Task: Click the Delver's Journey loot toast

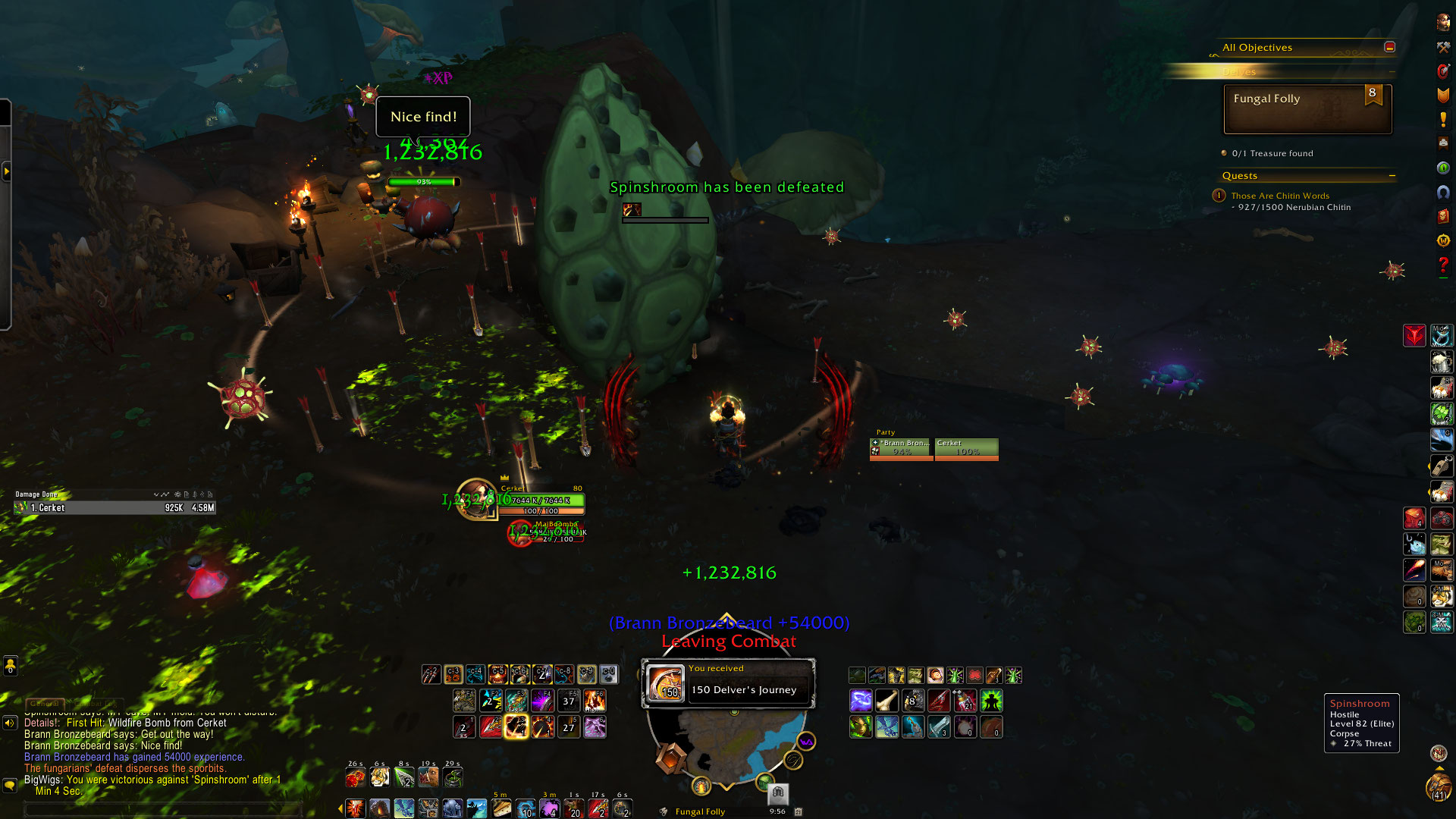Action: (x=728, y=682)
